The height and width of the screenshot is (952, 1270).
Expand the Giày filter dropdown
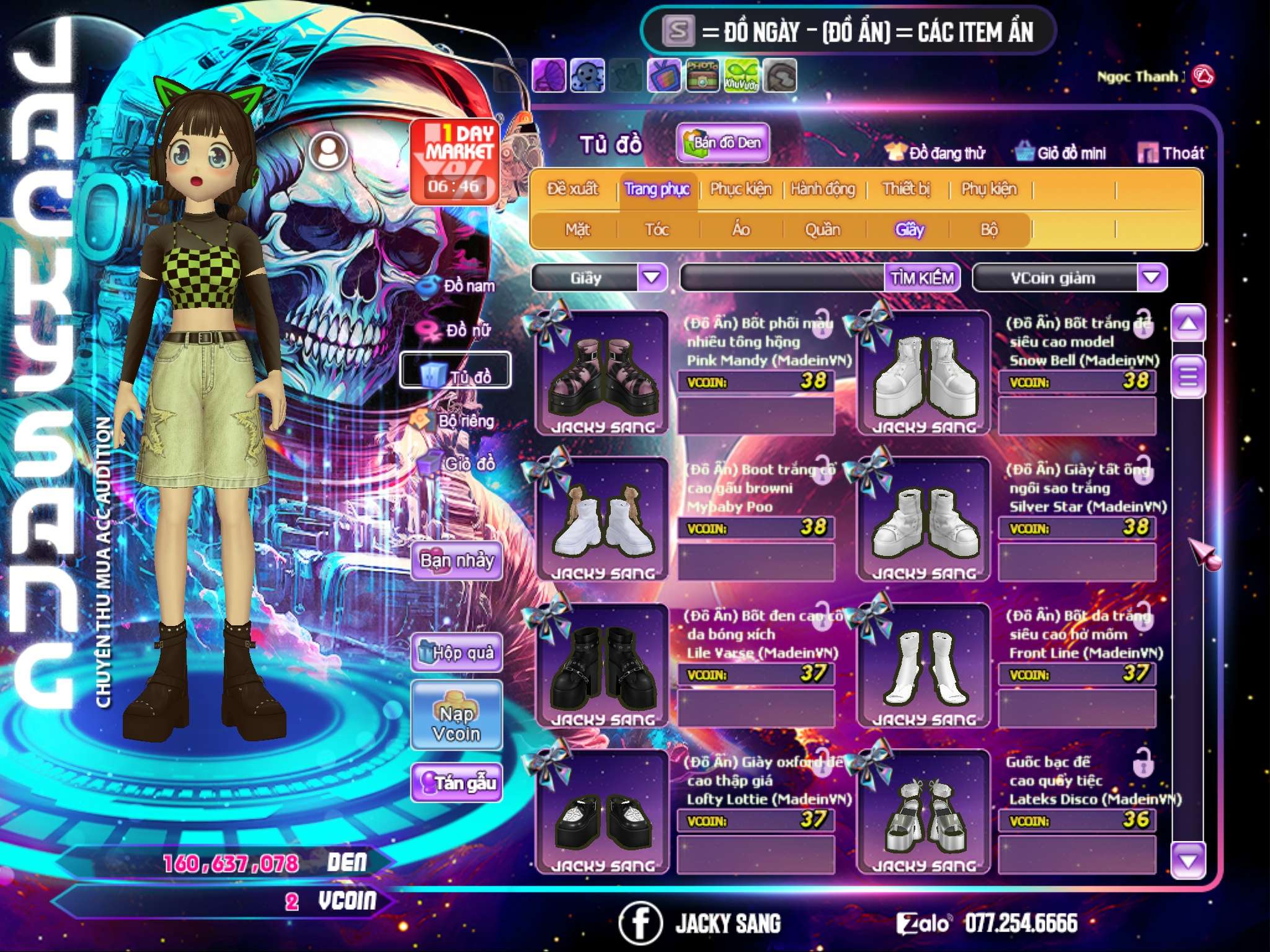pos(652,278)
